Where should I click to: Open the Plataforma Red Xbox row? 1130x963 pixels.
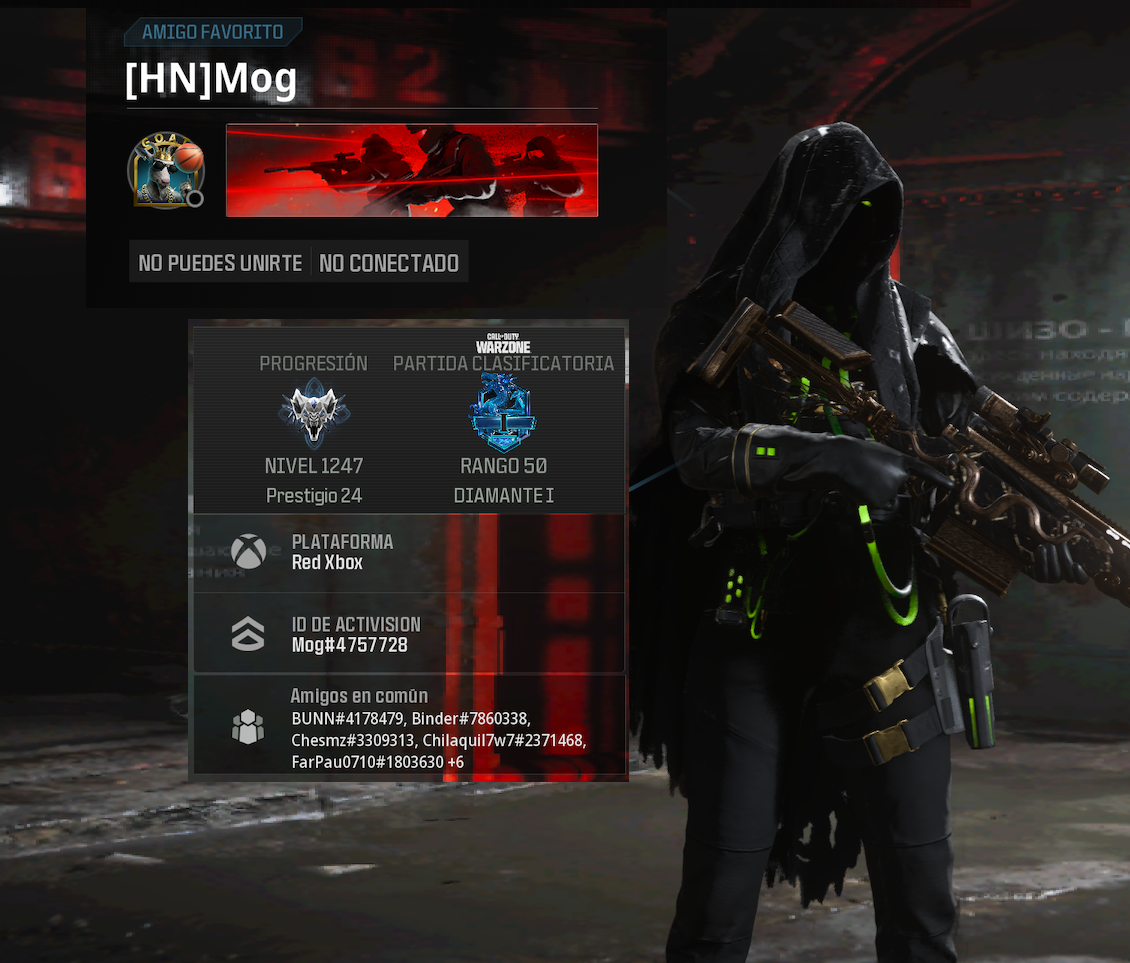409,553
